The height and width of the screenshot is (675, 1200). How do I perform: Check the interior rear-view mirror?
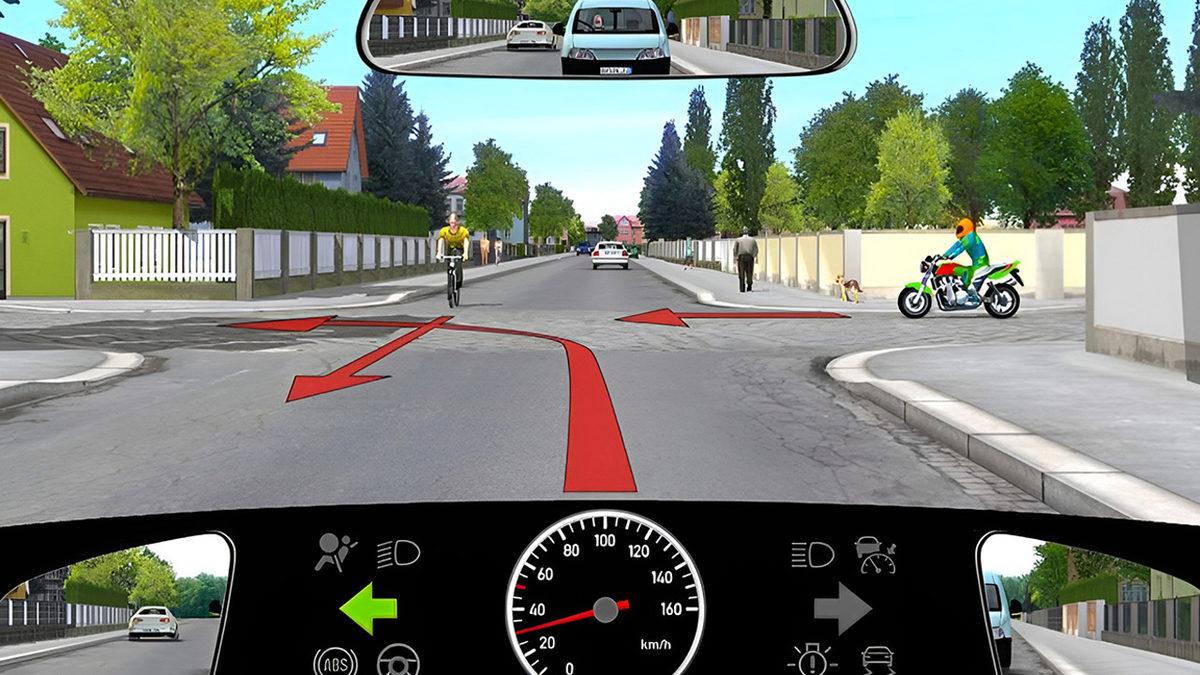coord(607,38)
